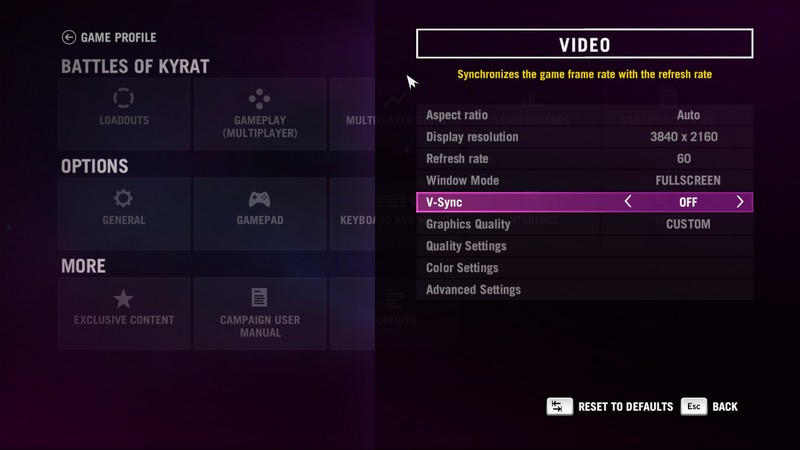The width and height of the screenshot is (800, 450).
Task: Select the Refresh rate row
Action: pyautogui.click(x=584, y=159)
